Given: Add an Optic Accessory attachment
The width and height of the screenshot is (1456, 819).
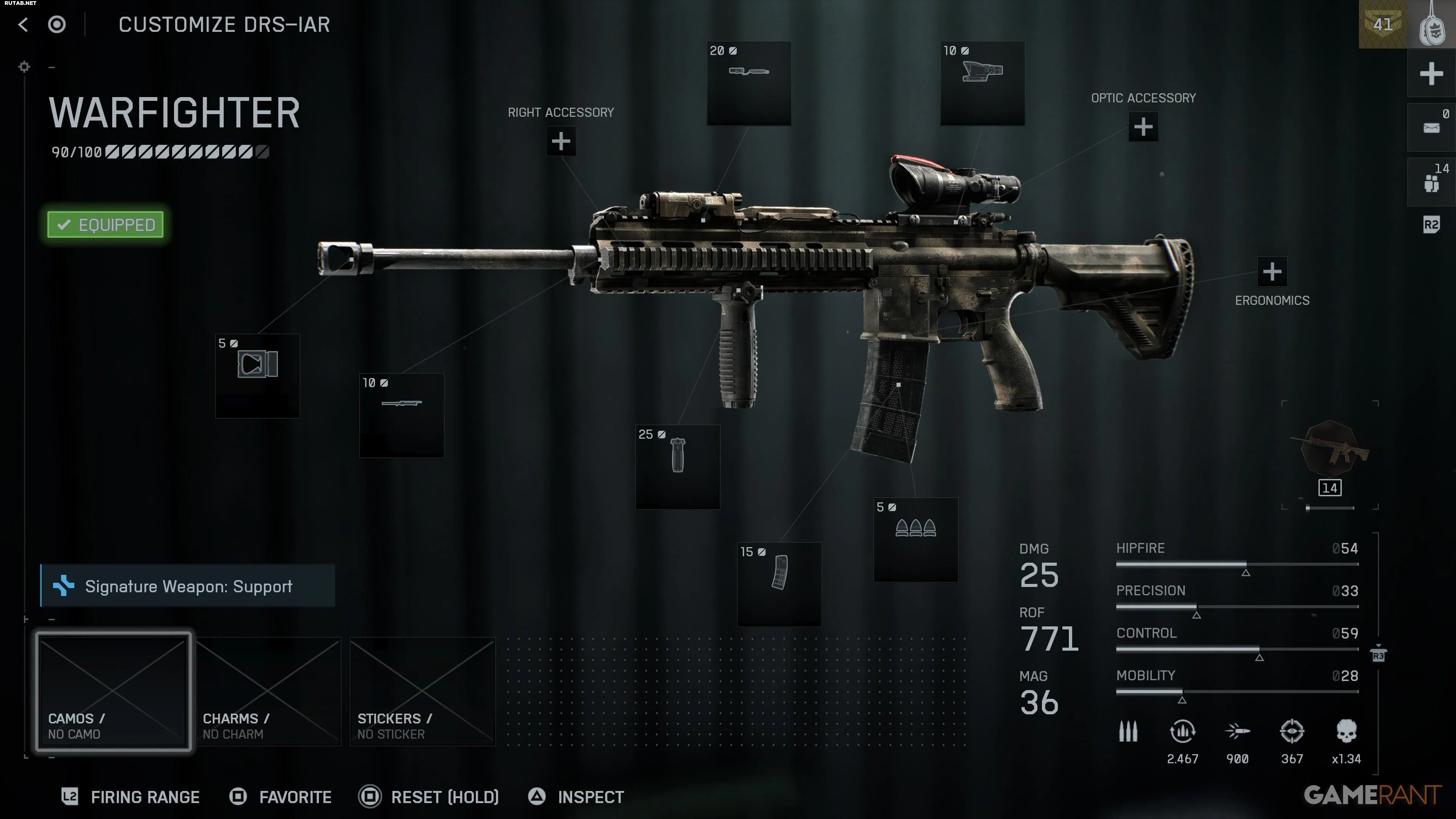Looking at the screenshot, I should pos(1143,127).
